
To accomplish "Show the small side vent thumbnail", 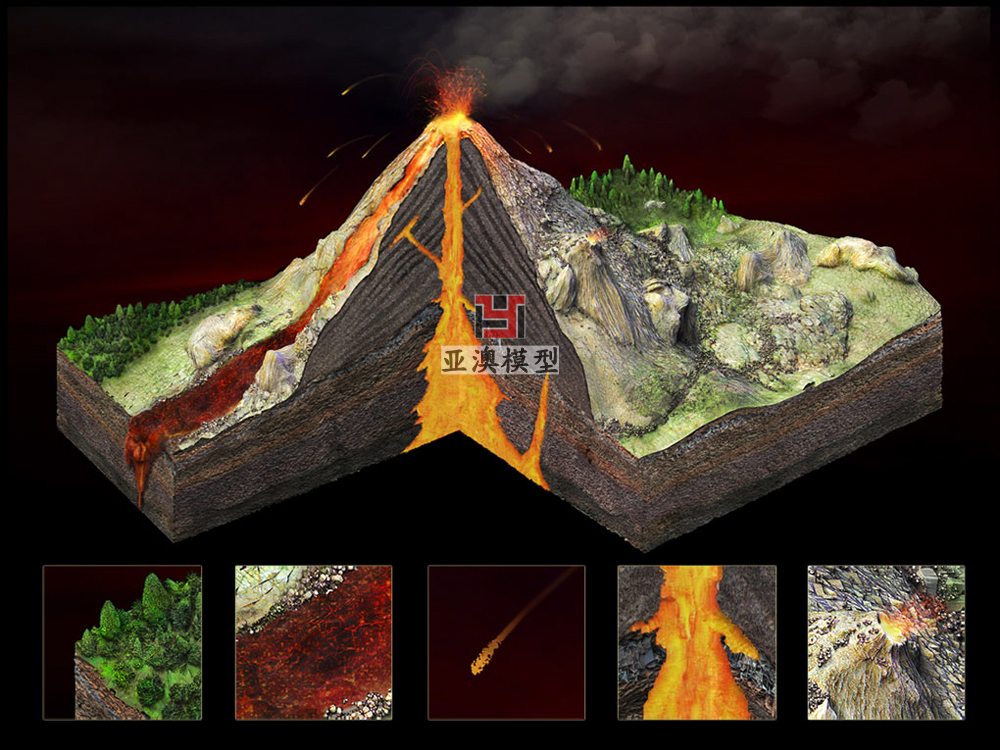I will [886, 642].
